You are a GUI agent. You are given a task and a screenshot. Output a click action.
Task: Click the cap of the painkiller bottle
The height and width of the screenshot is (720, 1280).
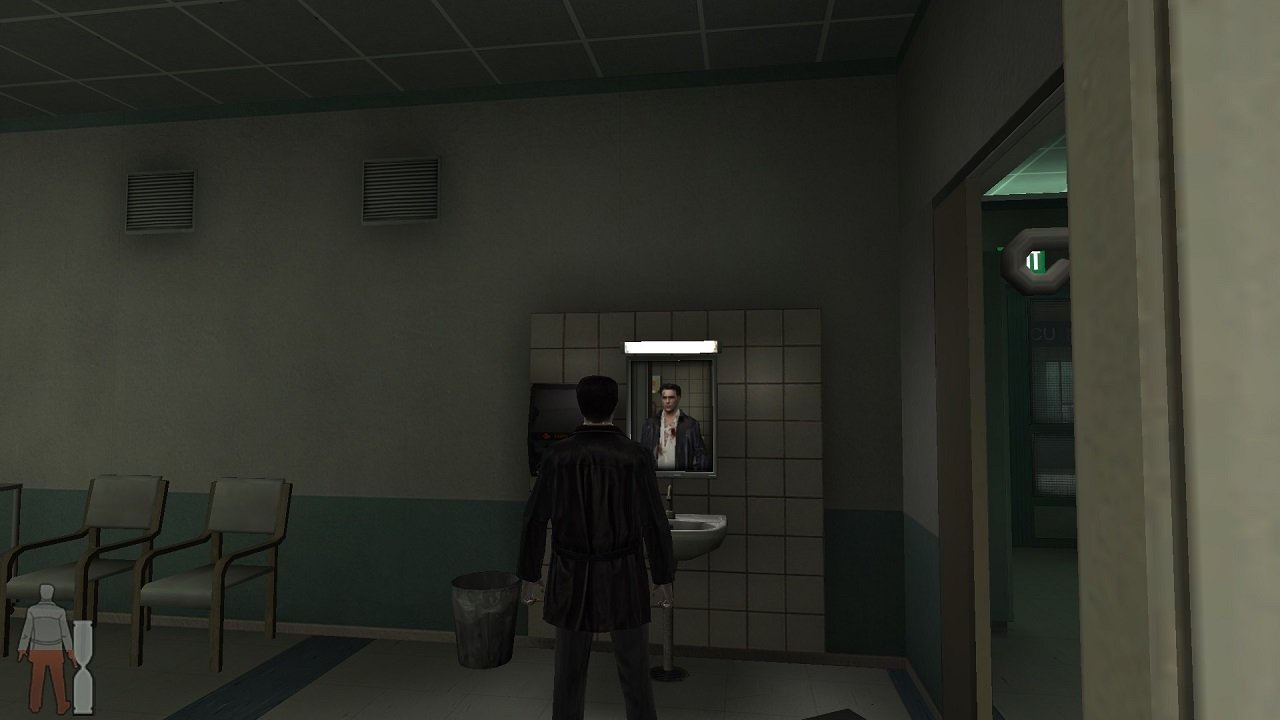point(83,624)
